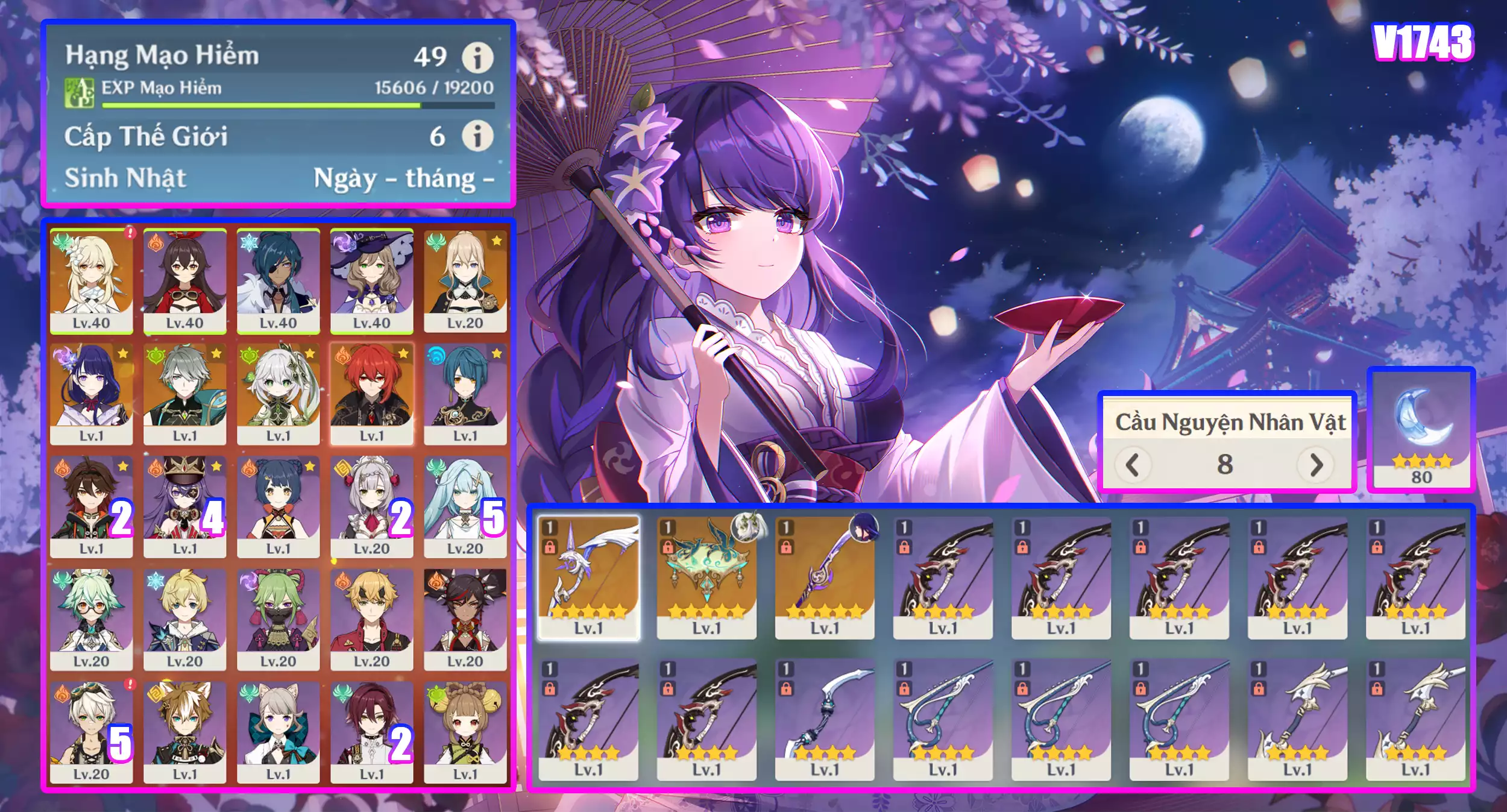The image size is (1507, 812).
Task: Pick the Jean character card
Action: 465,280
